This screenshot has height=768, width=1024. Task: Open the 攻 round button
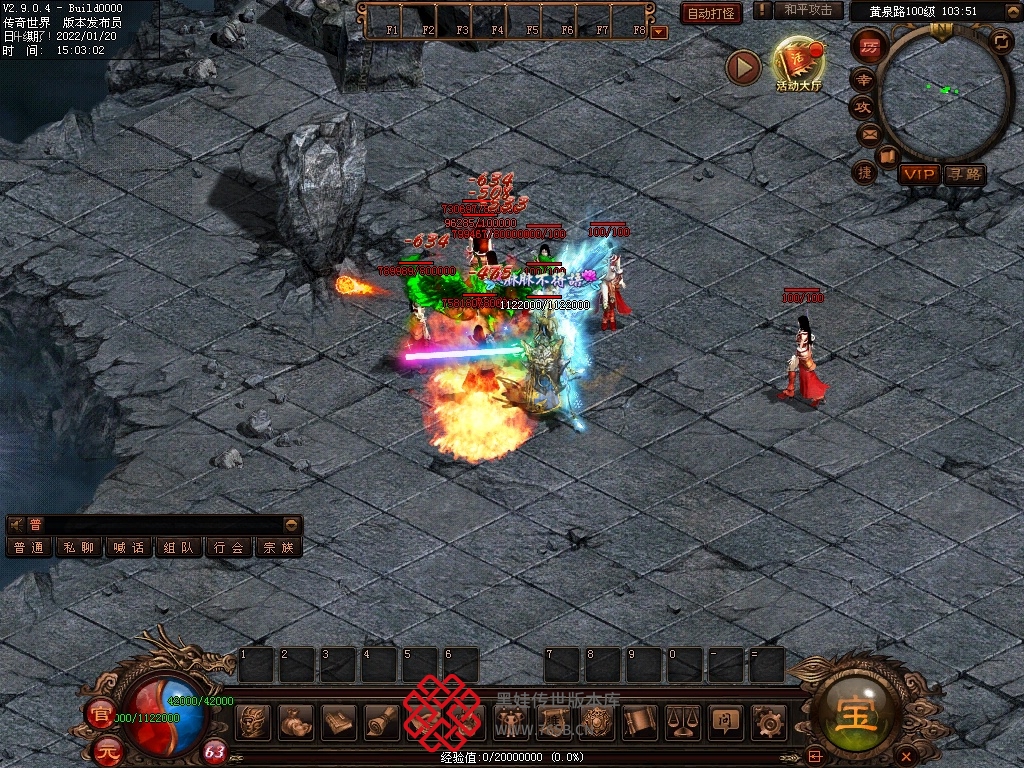coord(862,106)
